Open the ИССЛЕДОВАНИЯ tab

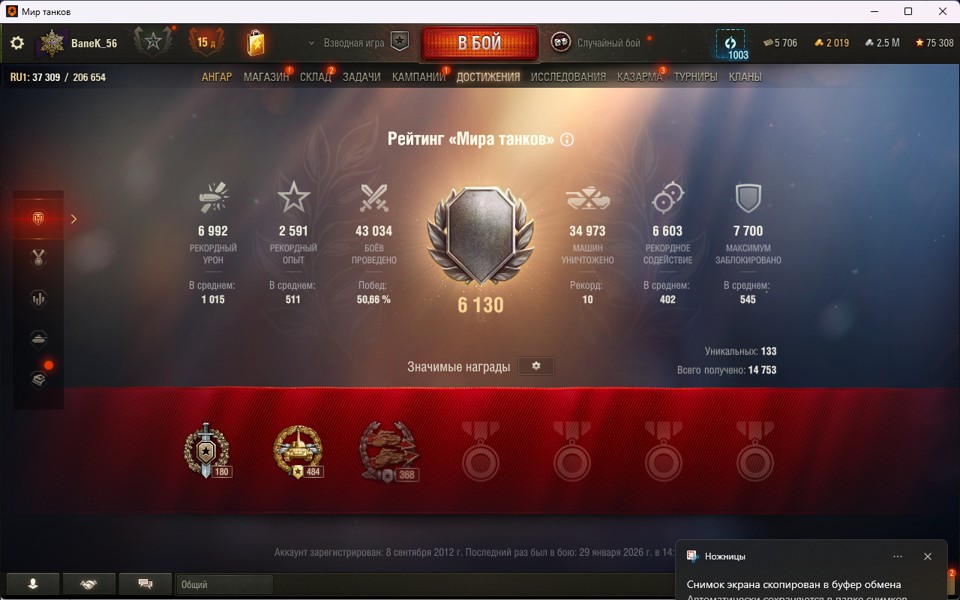tap(568, 77)
